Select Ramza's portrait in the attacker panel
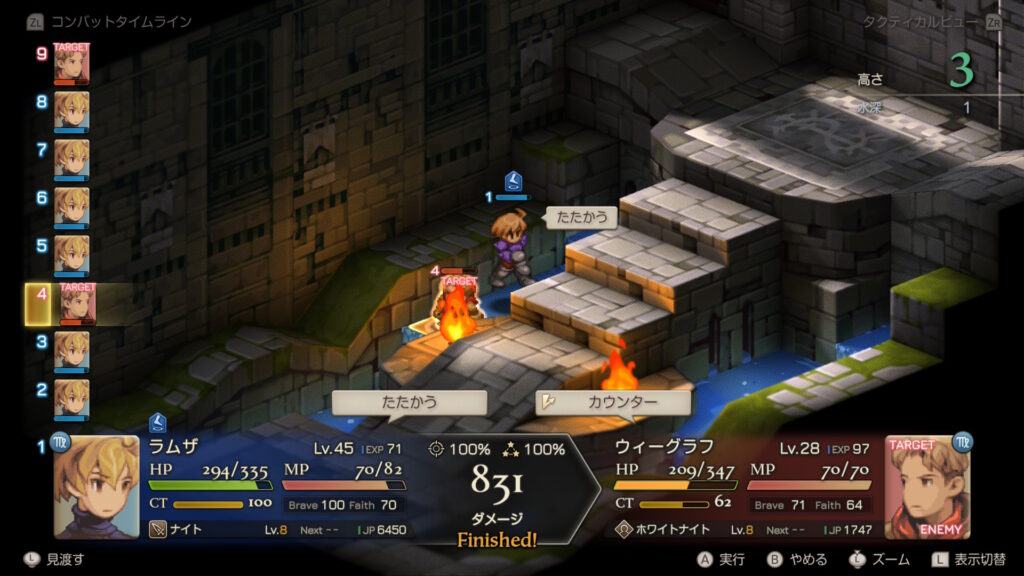The image size is (1024, 576). tap(96, 487)
